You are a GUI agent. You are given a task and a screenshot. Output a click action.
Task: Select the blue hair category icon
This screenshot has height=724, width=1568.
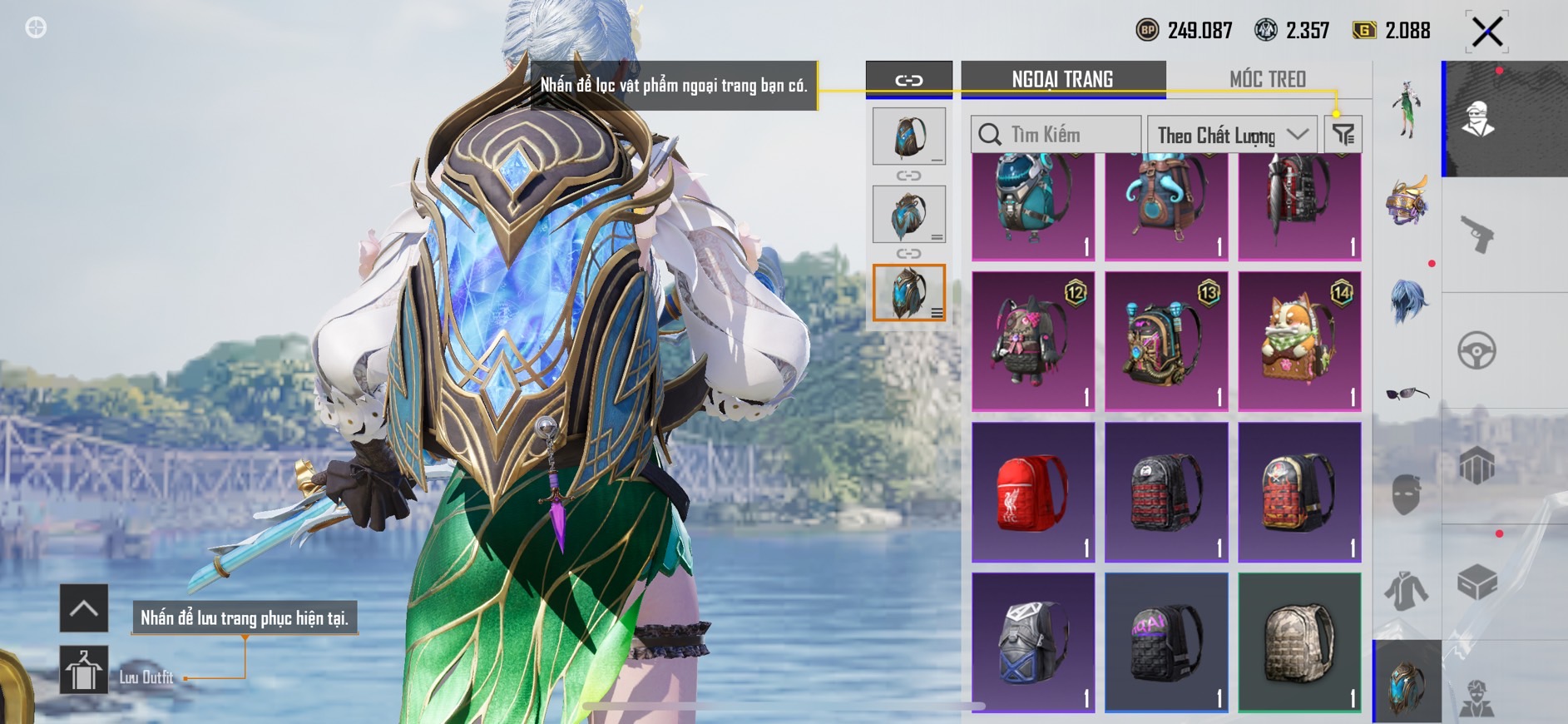tap(1407, 300)
